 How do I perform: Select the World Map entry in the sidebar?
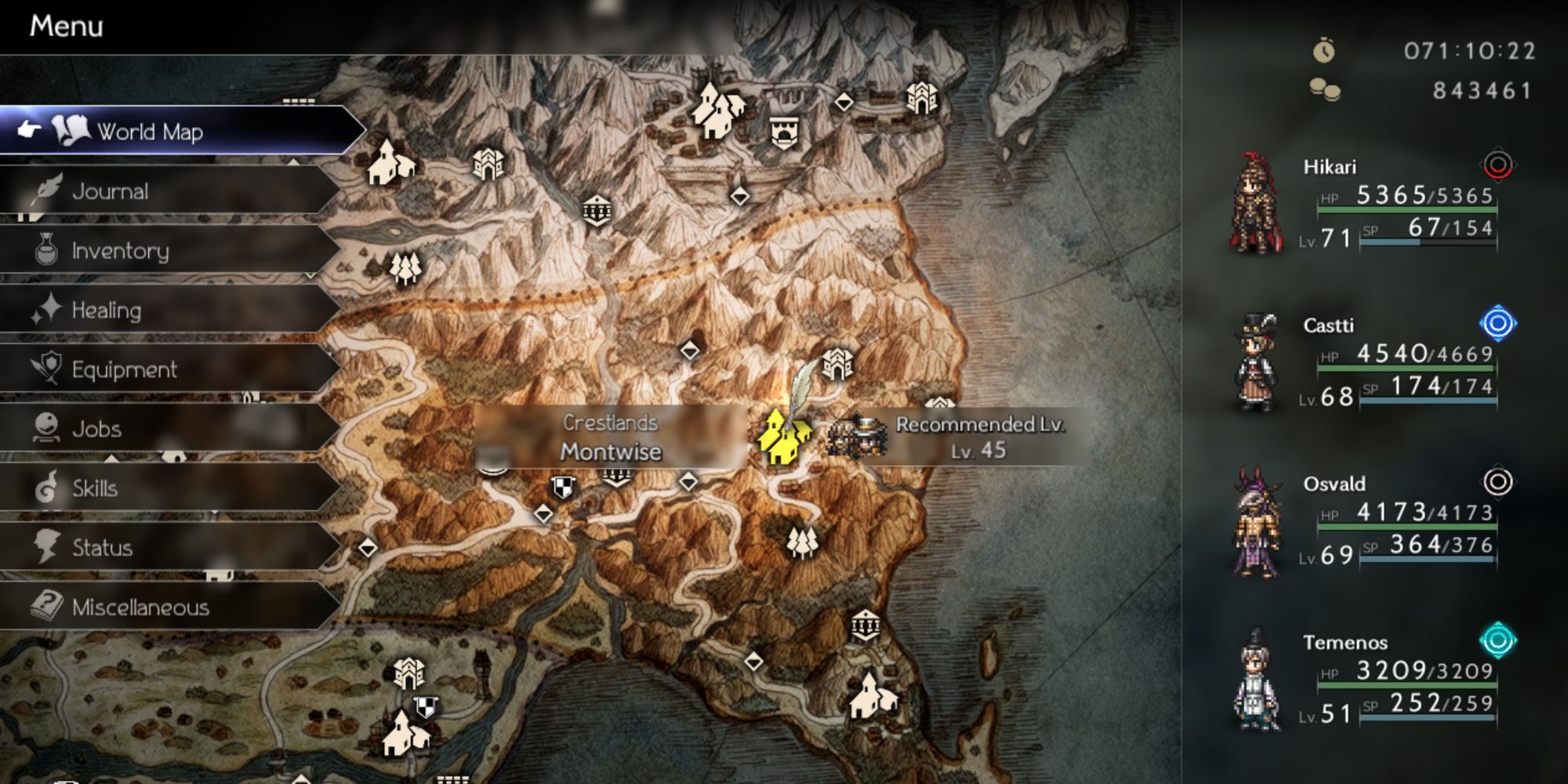click(149, 132)
